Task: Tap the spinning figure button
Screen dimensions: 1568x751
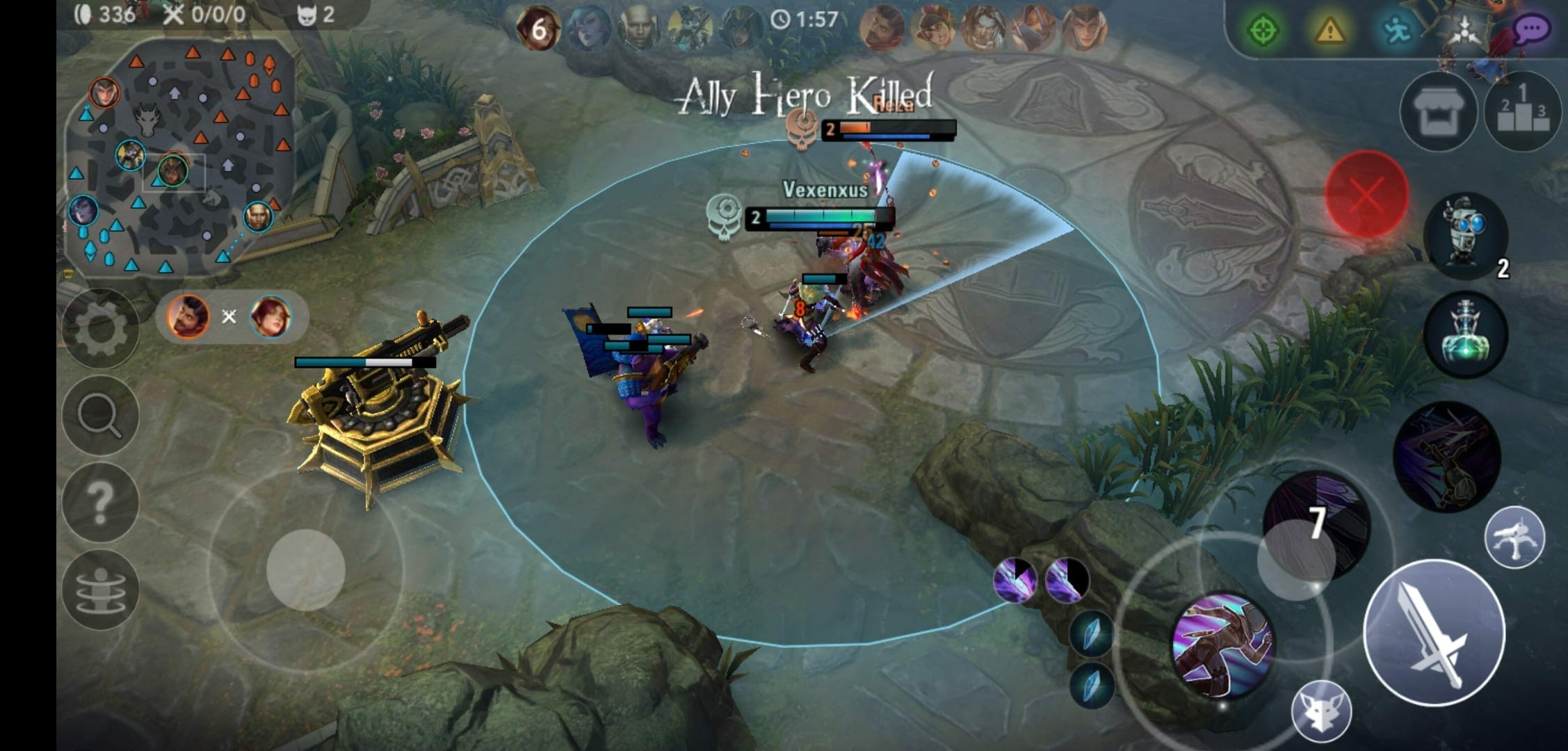Action: coord(100,589)
